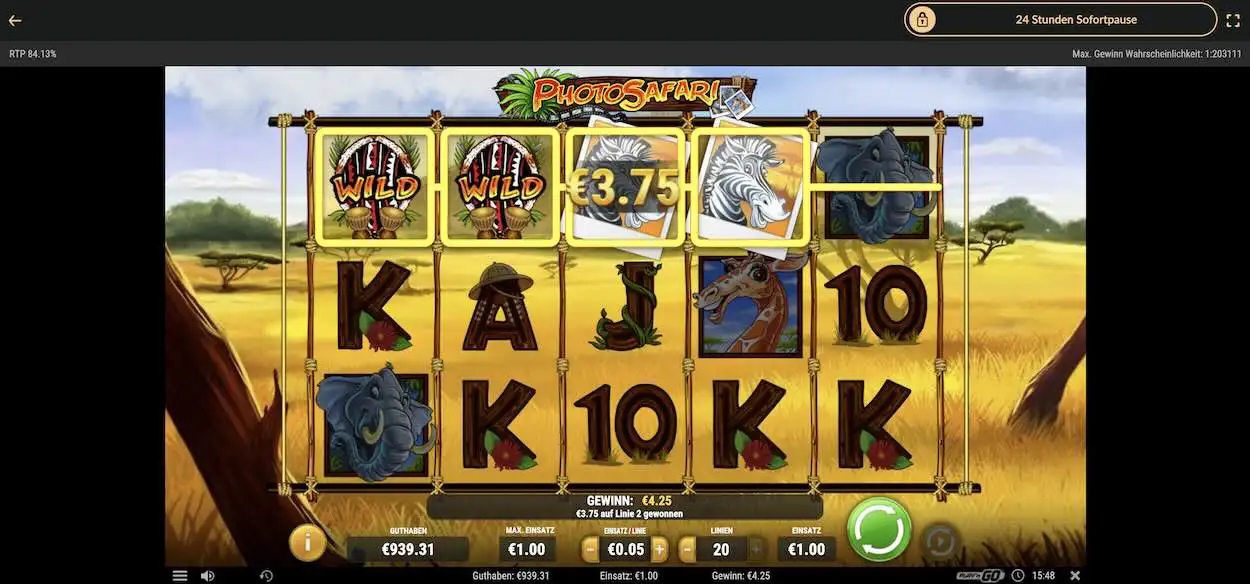Activate the 24 Stunden Sofortpause button
This screenshot has height=584, width=1250.
pos(1060,19)
